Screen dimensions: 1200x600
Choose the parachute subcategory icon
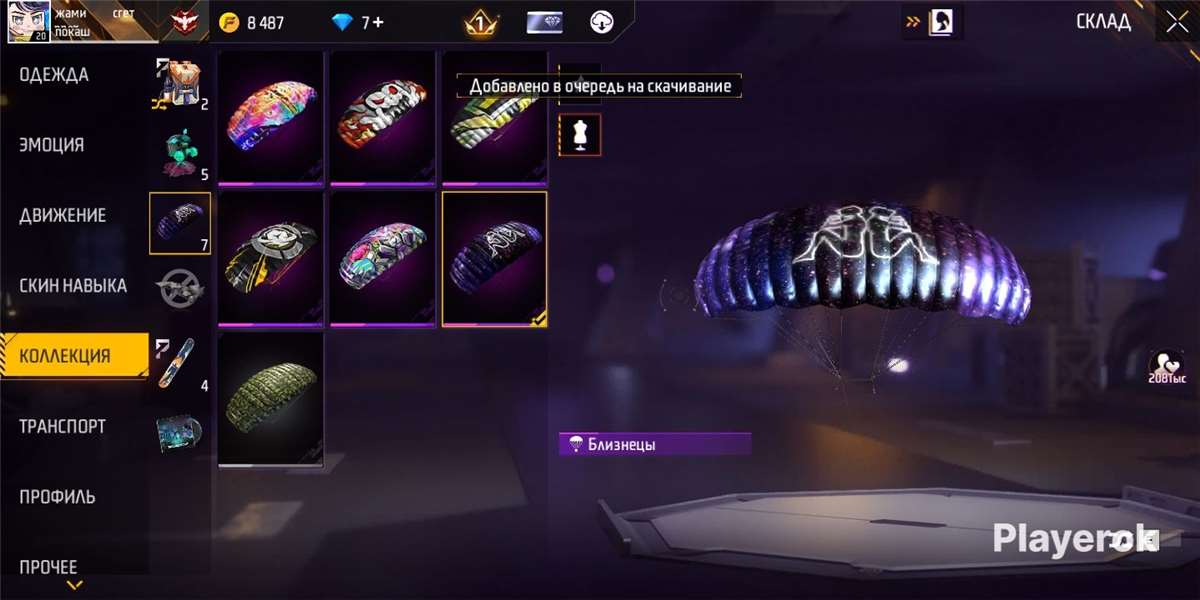click(179, 222)
